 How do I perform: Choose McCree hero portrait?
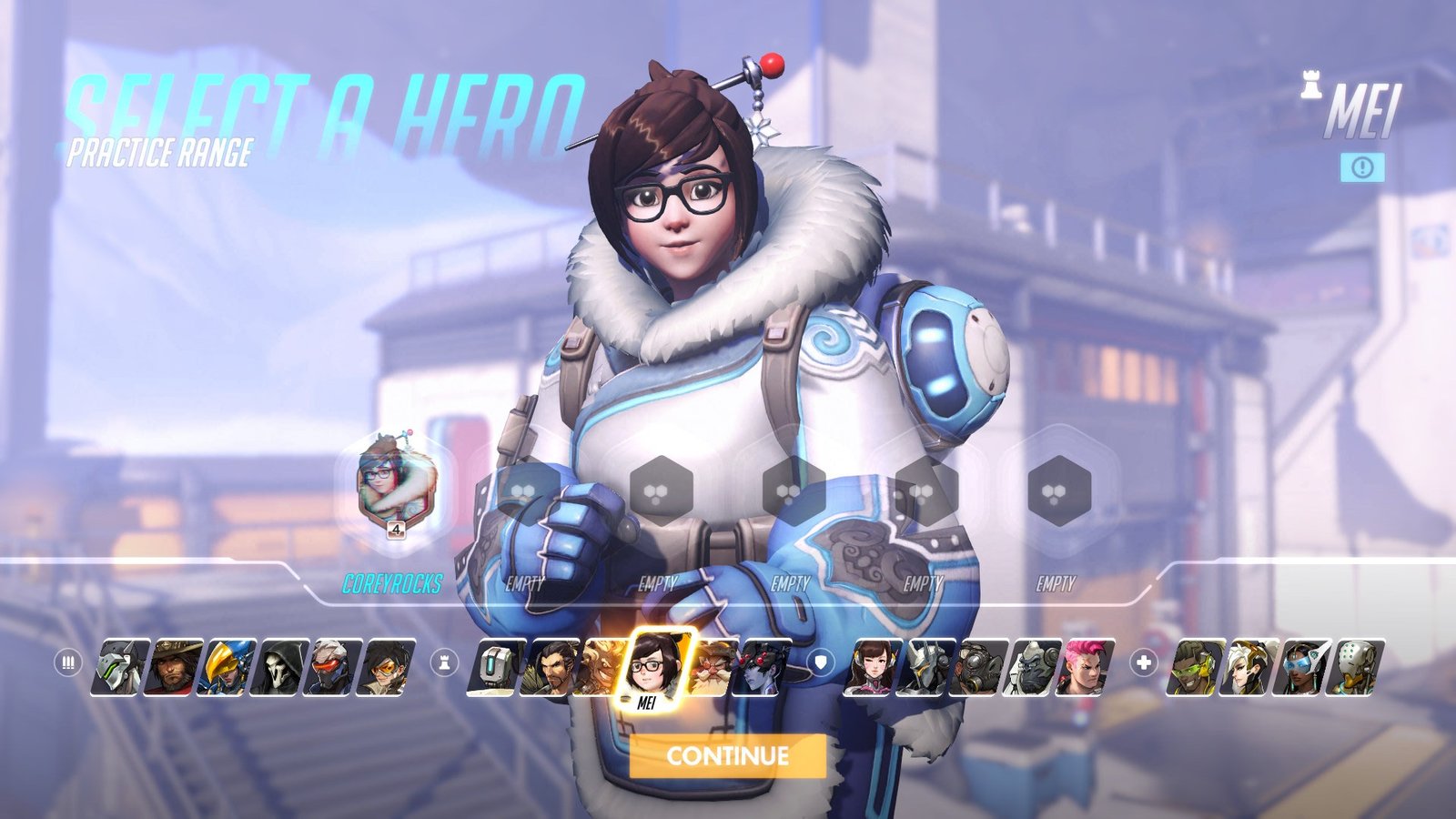[175, 667]
